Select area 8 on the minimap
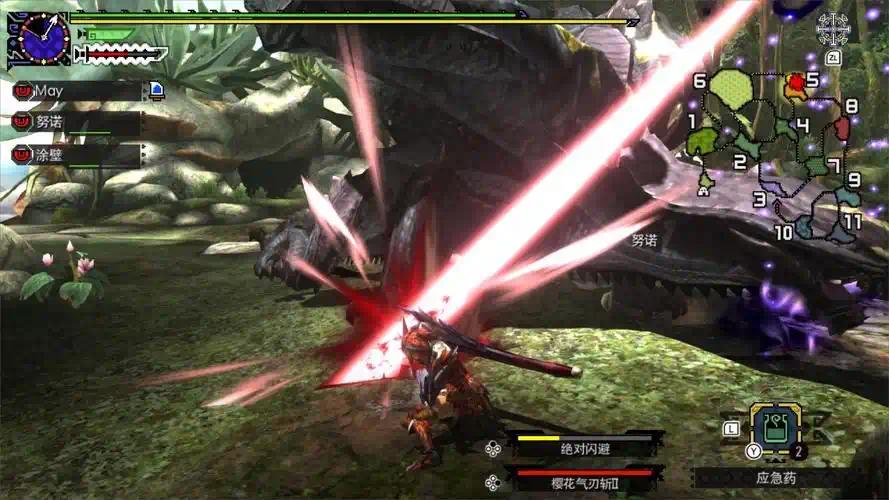Viewport: 889px width, 500px height. (841, 126)
